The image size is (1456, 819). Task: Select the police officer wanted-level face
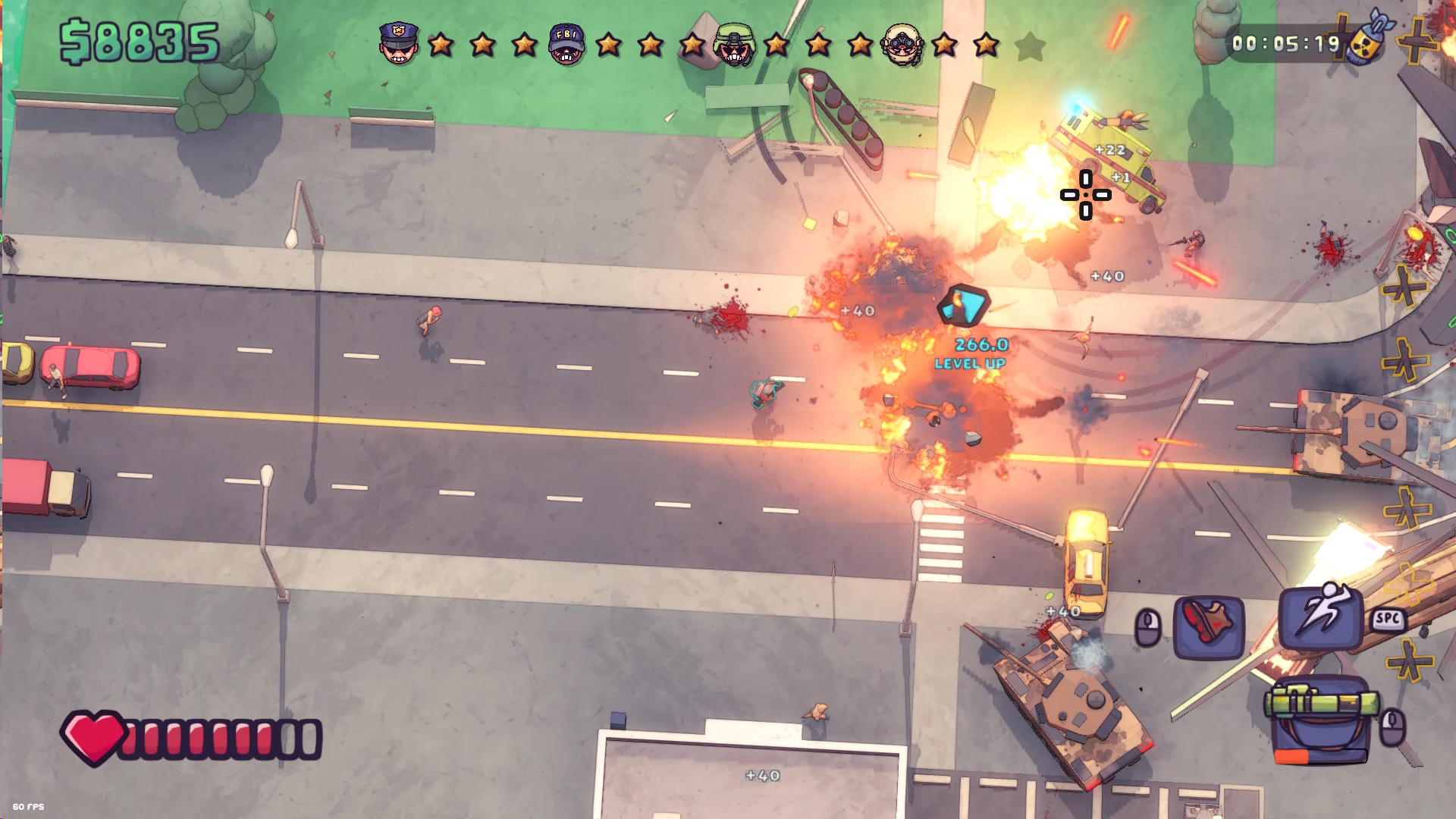399,43
